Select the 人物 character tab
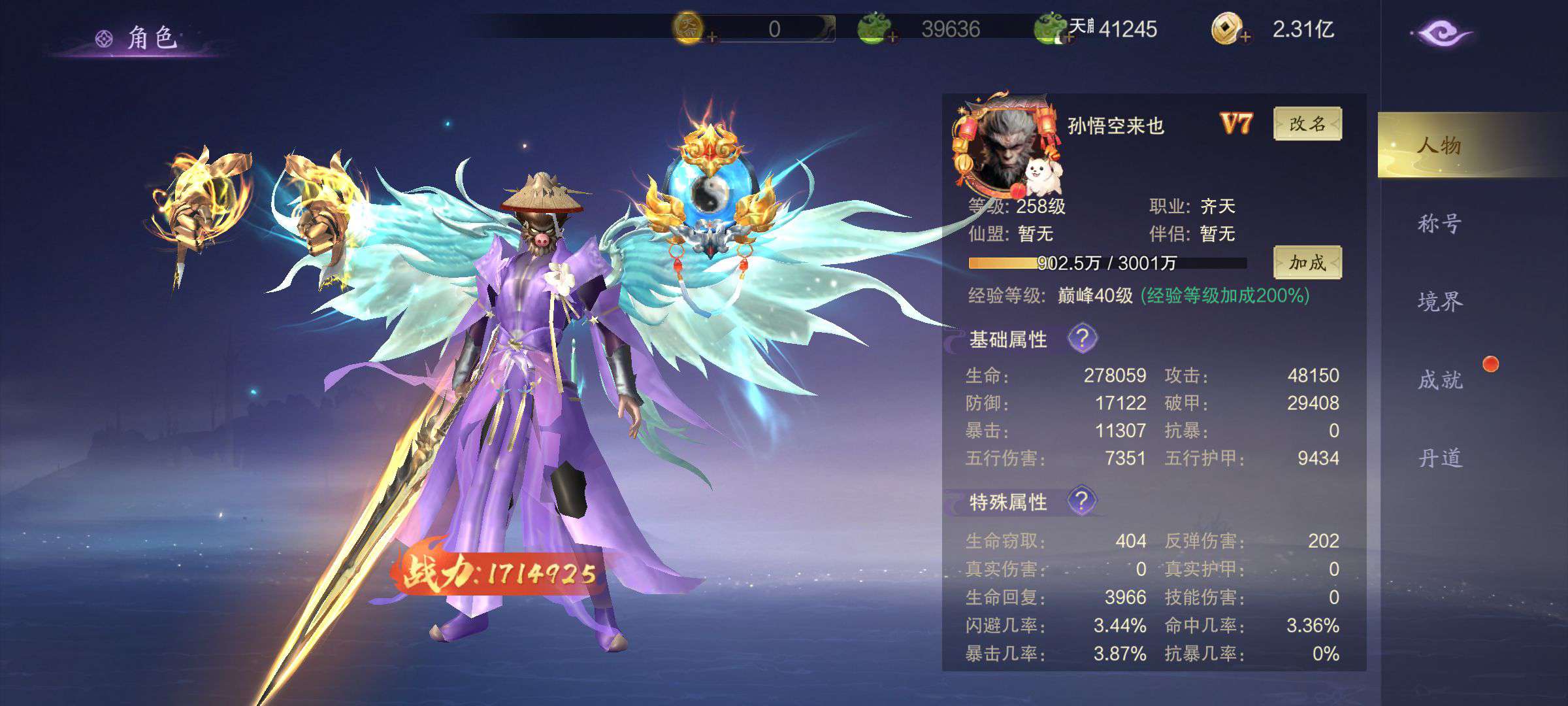Viewport: 1568px width, 706px height. click(1439, 145)
